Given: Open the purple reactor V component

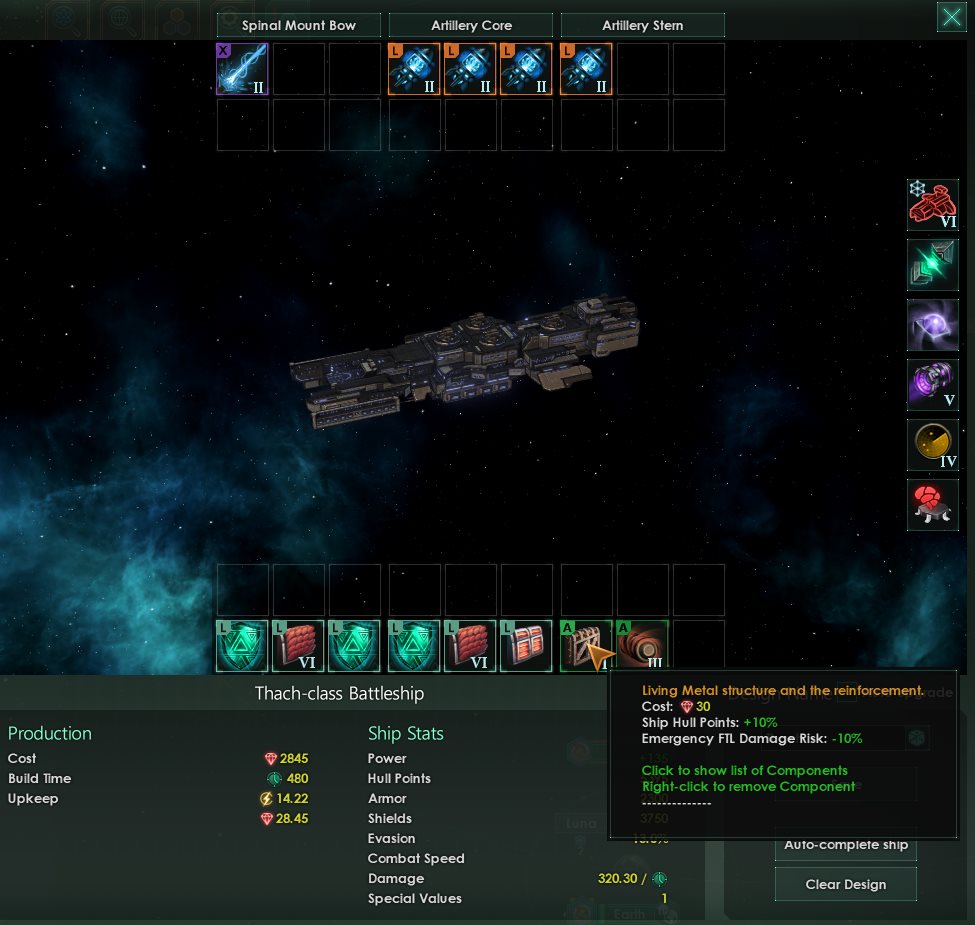Looking at the screenshot, I should [932, 385].
